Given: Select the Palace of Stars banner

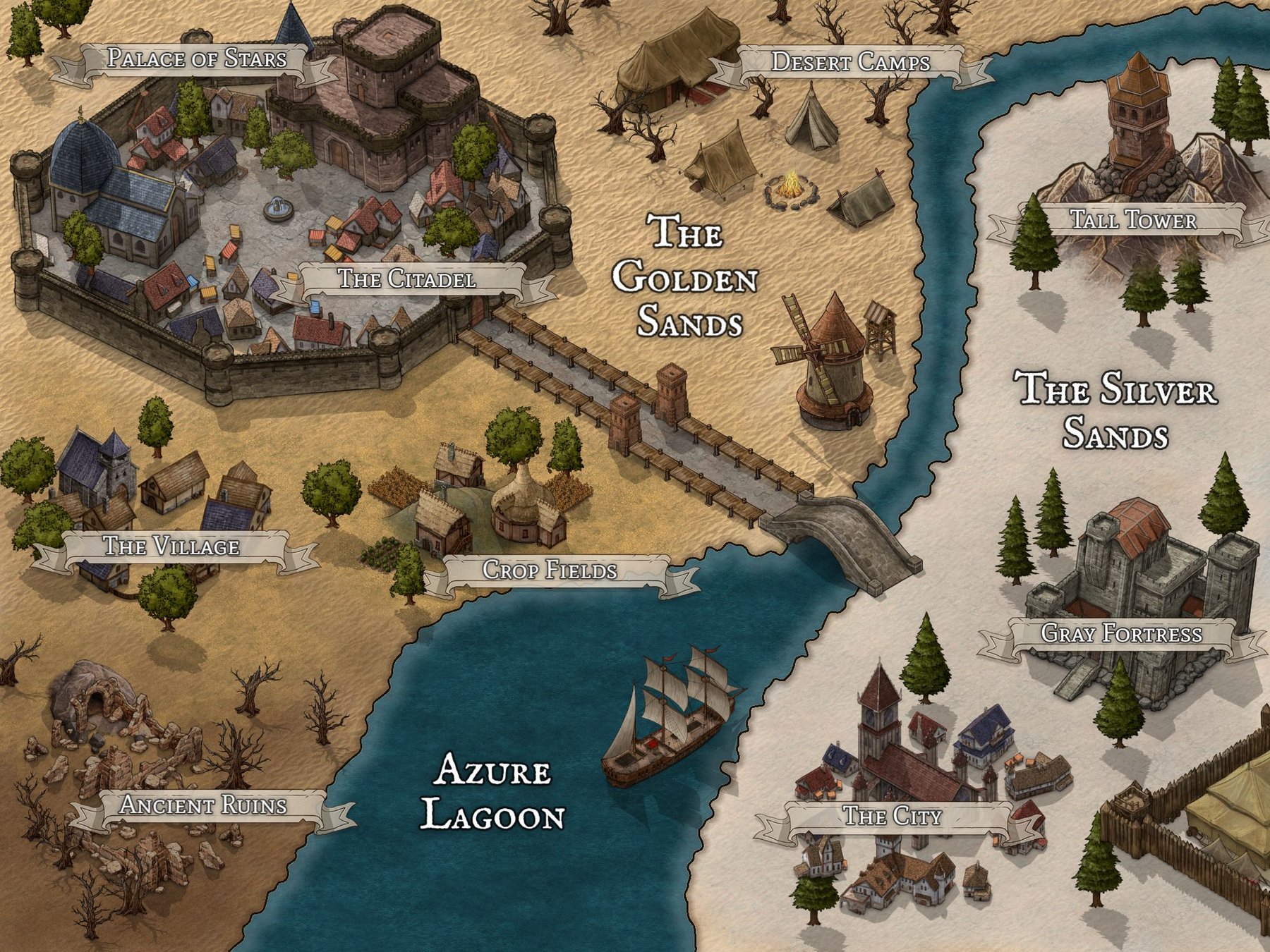Looking at the screenshot, I should [196, 59].
